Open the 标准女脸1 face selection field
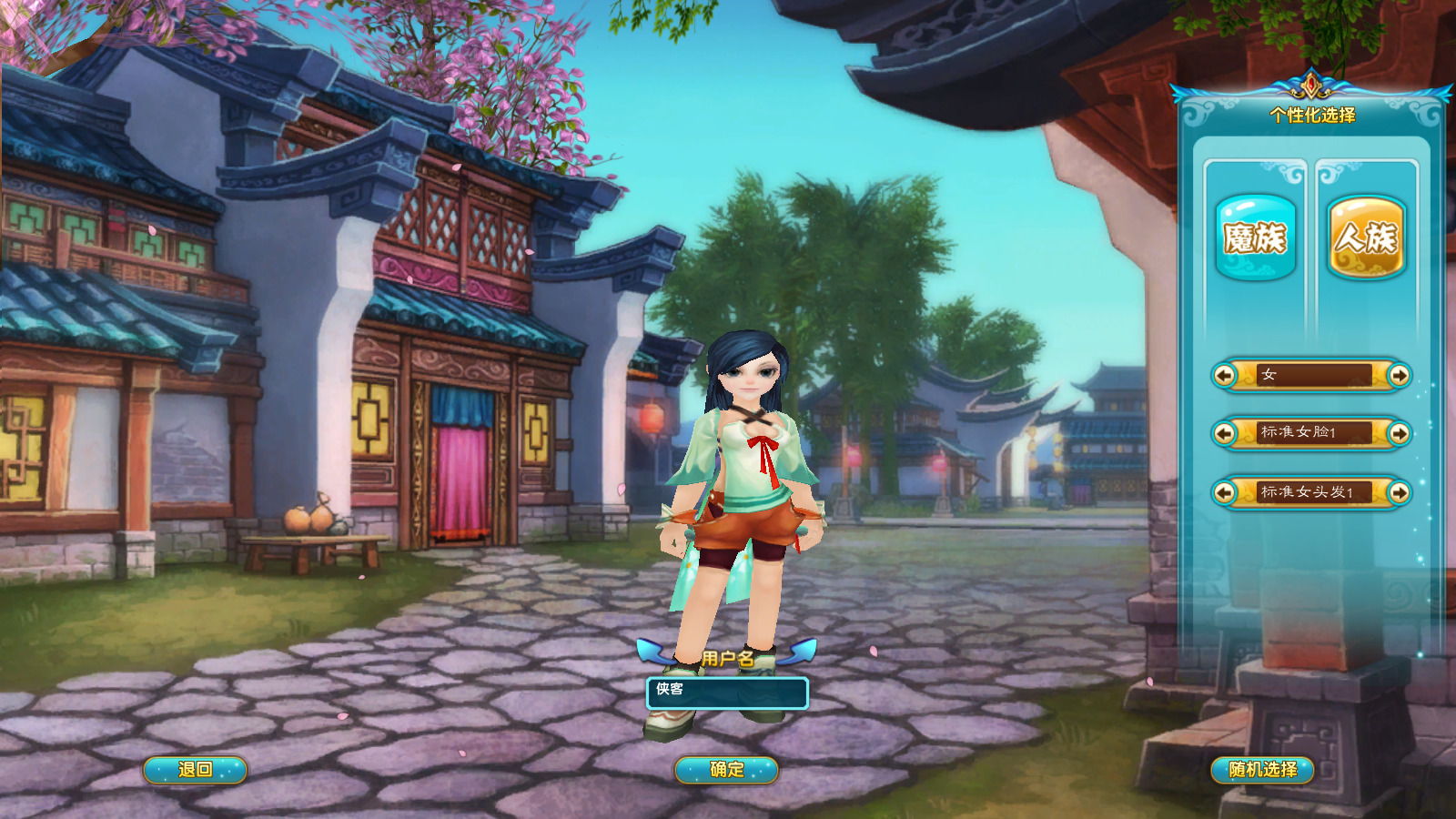 tap(1313, 435)
